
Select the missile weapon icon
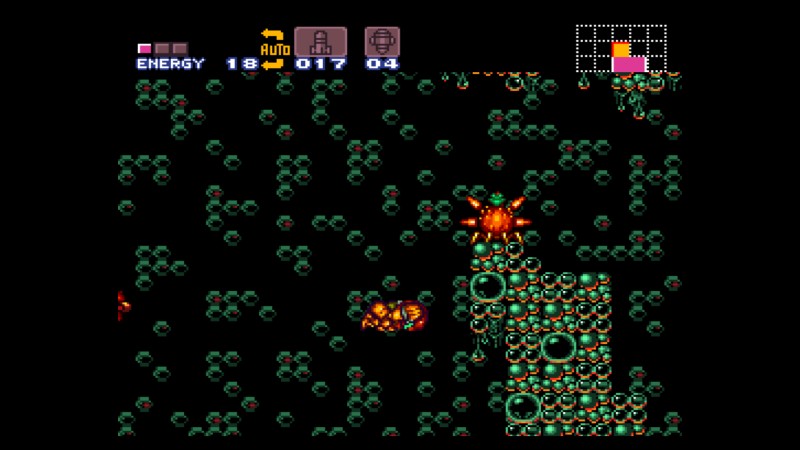tap(320, 42)
